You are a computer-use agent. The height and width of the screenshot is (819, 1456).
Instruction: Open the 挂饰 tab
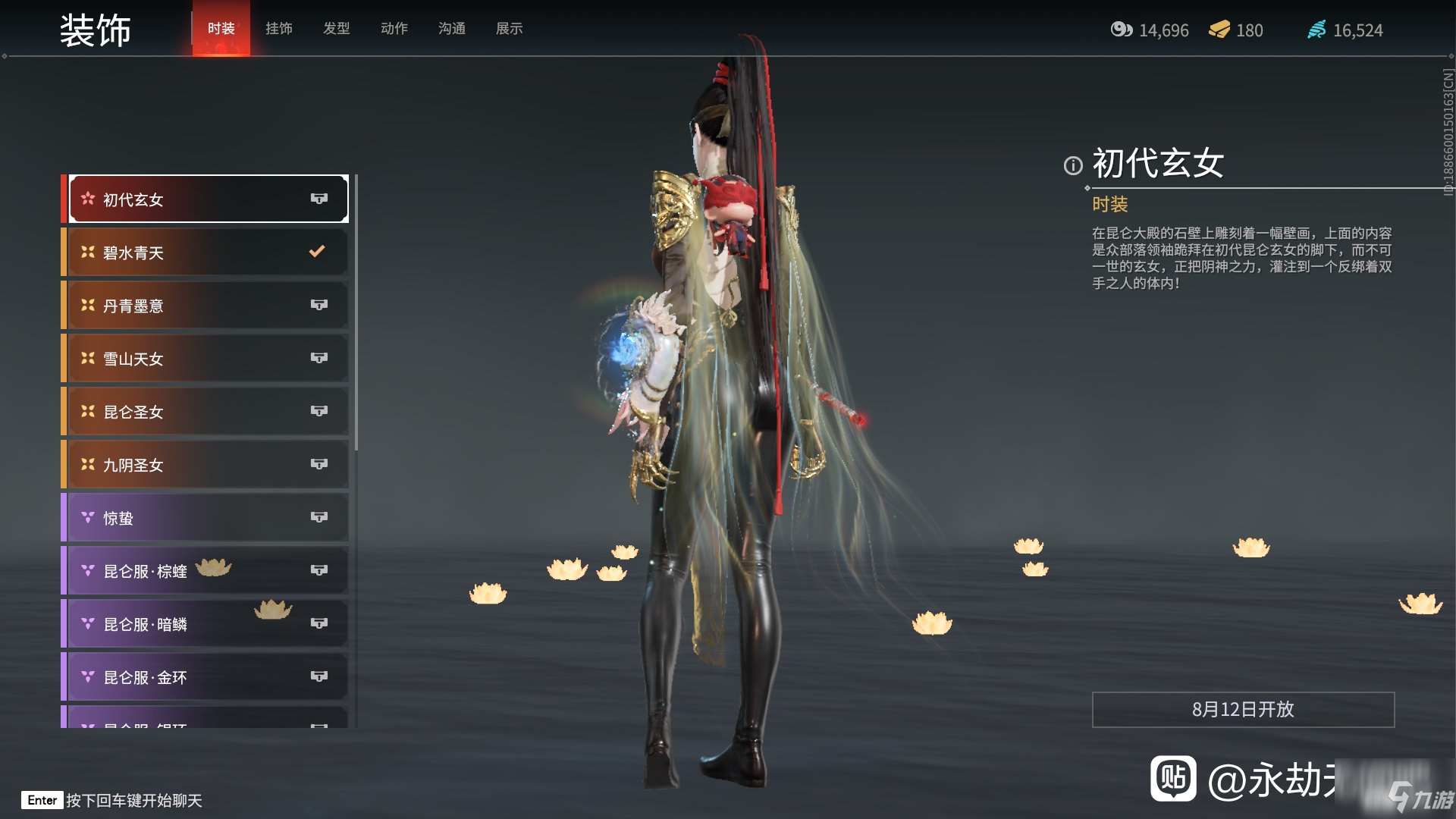[278, 29]
